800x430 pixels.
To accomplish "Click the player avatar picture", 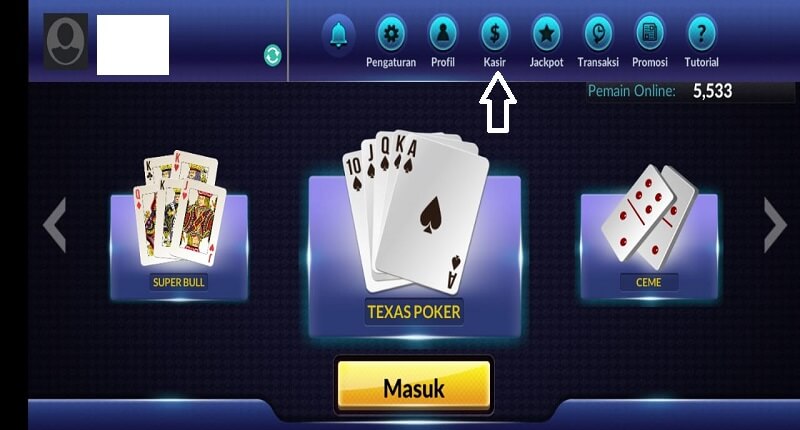I will [65, 41].
